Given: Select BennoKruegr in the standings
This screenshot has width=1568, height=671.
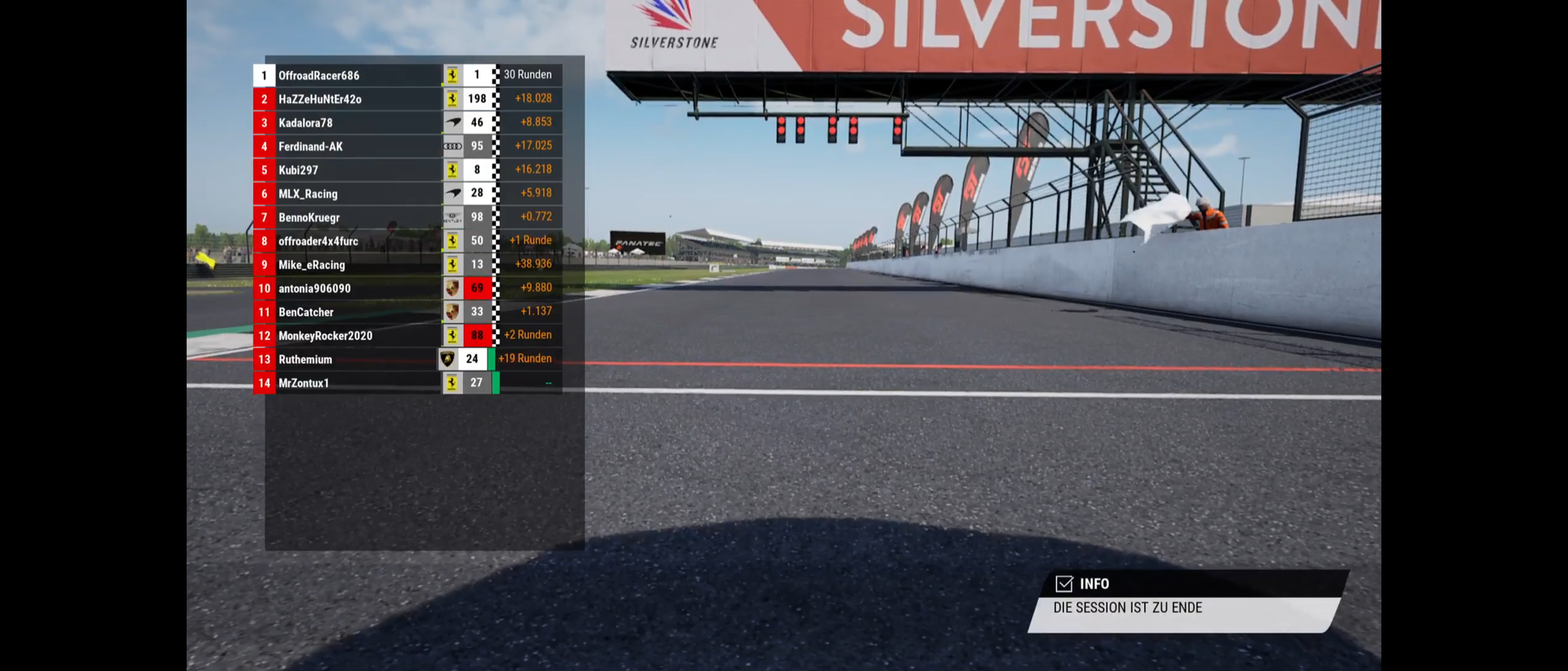Looking at the screenshot, I should (309, 218).
